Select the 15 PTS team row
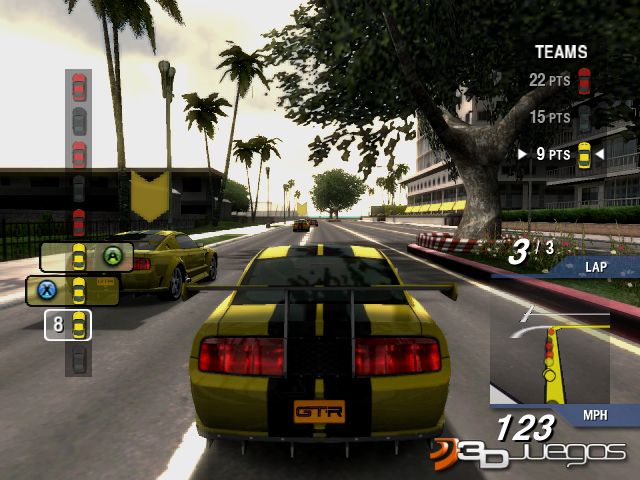 pyautogui.click(x=560, y=118)
